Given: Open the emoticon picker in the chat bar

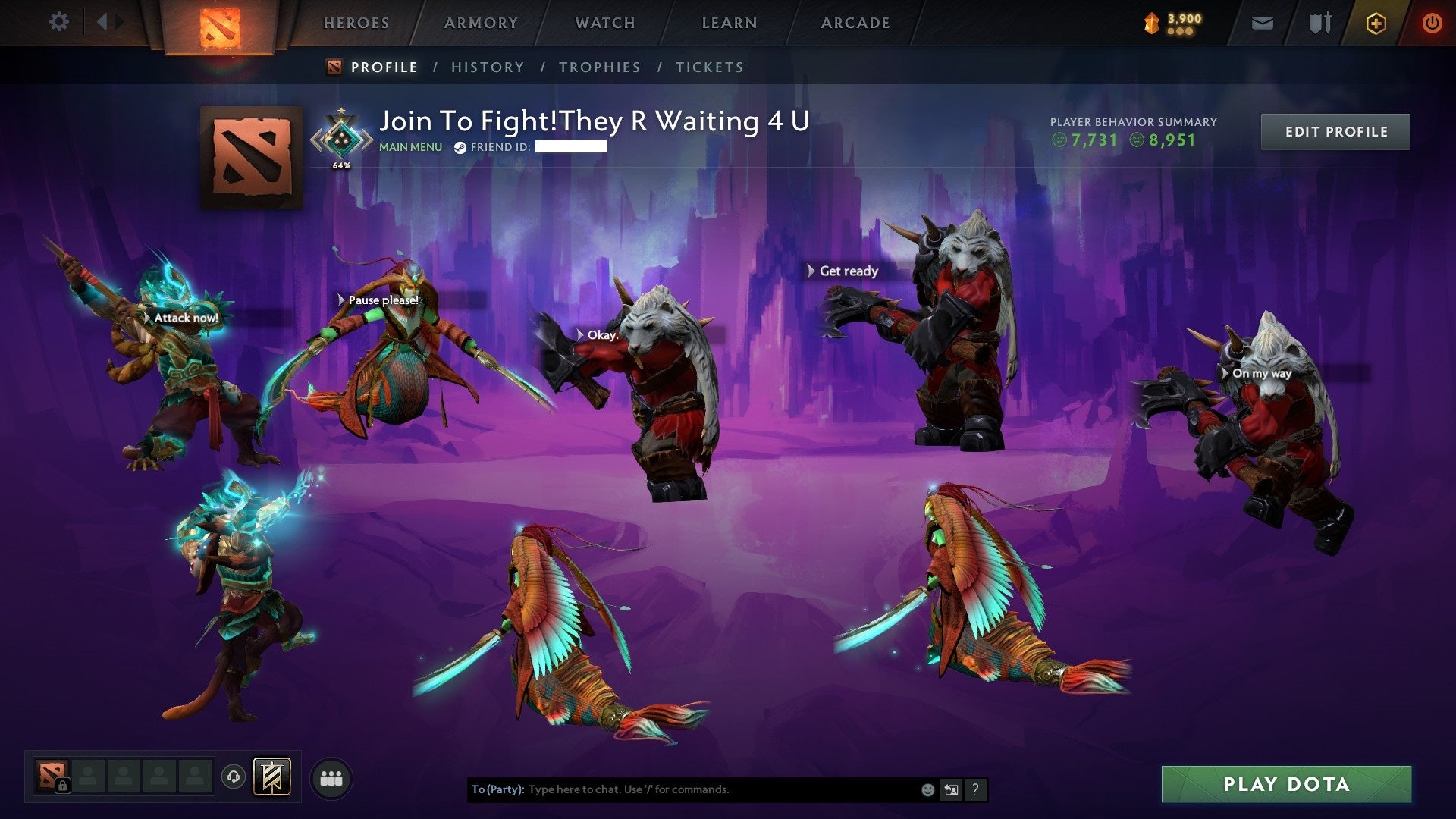Looking at the screenshot, I should (928, 789).
